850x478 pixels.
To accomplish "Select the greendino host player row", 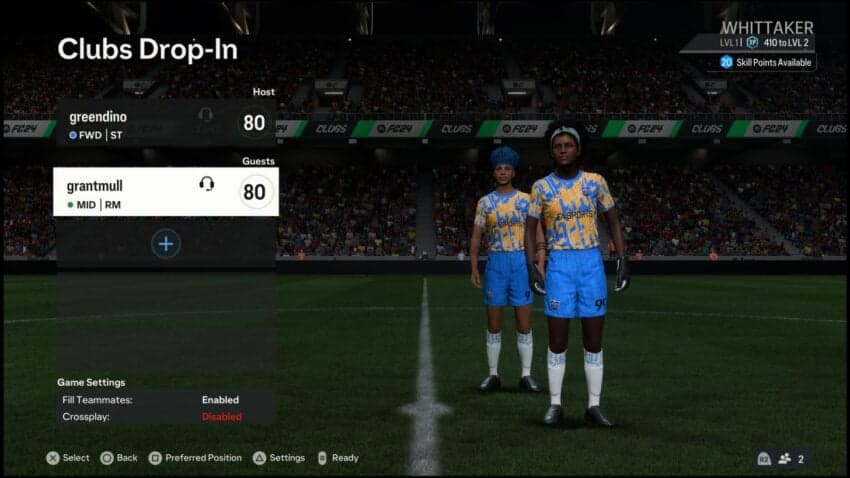I will tap(165, 123).
